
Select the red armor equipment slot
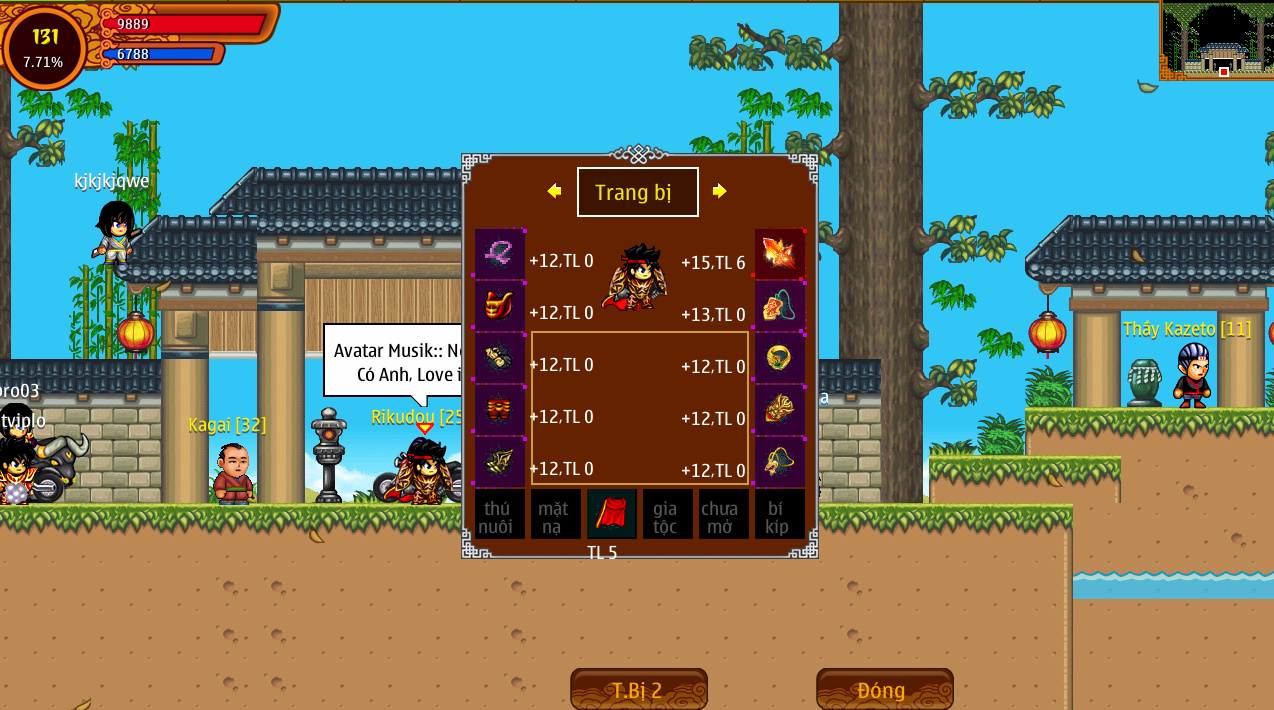click(x=499, y=306)
